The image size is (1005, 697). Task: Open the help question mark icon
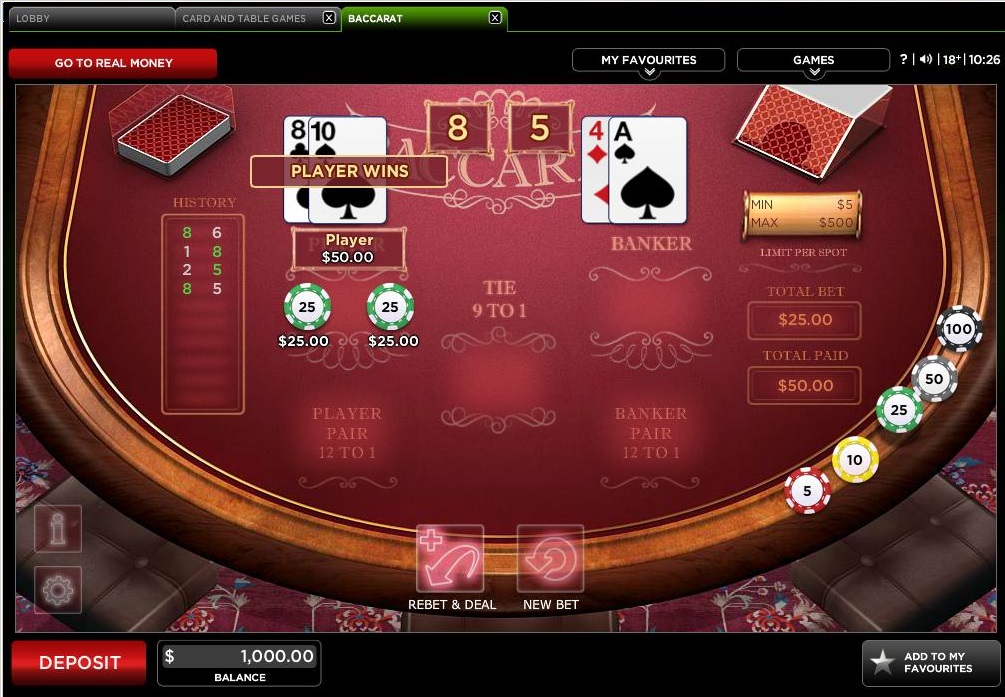[904, 60]
